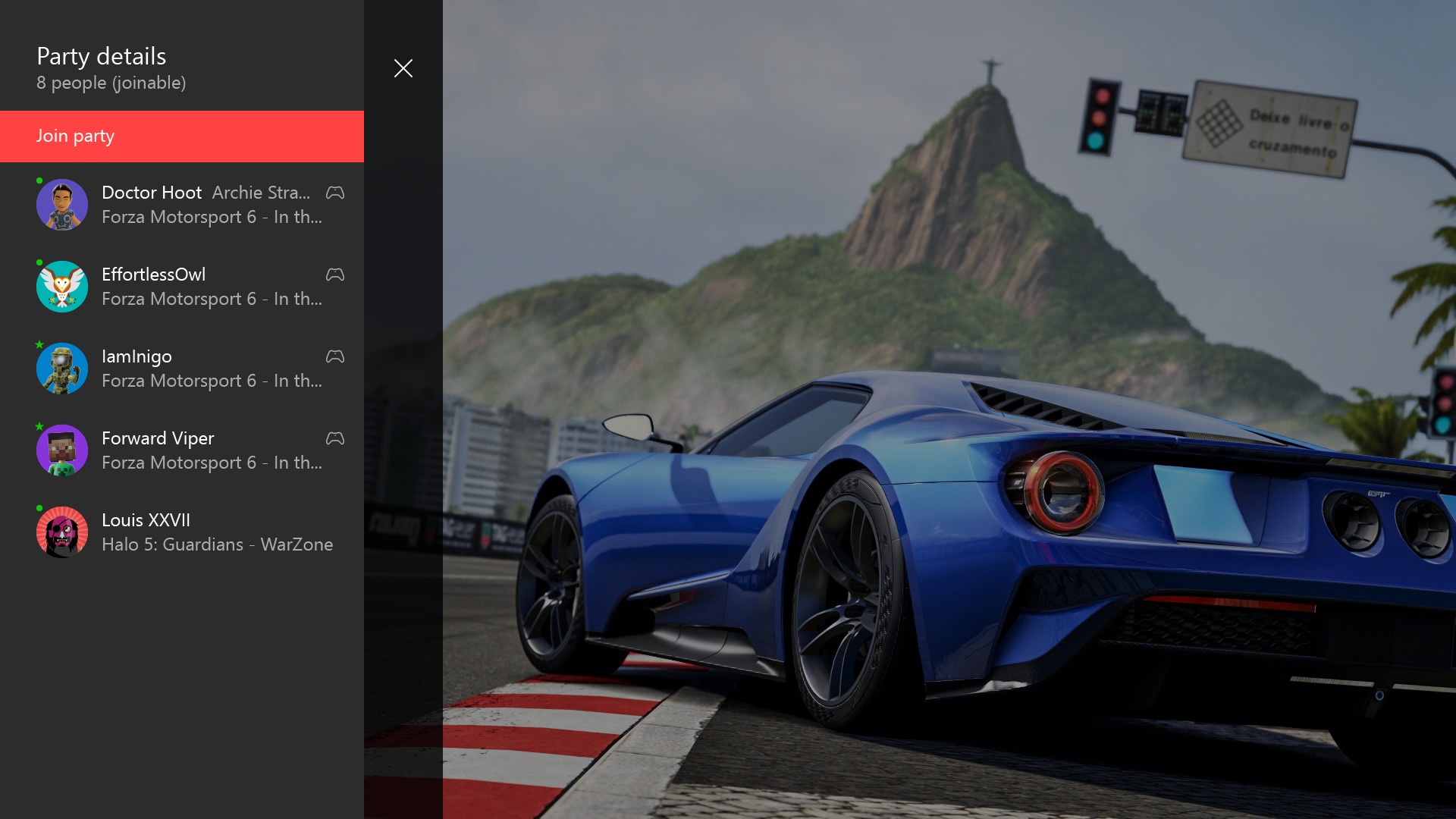Click the controller icon next to Forward Viper
Screen dimensions: 1456x819
(334, 438)
